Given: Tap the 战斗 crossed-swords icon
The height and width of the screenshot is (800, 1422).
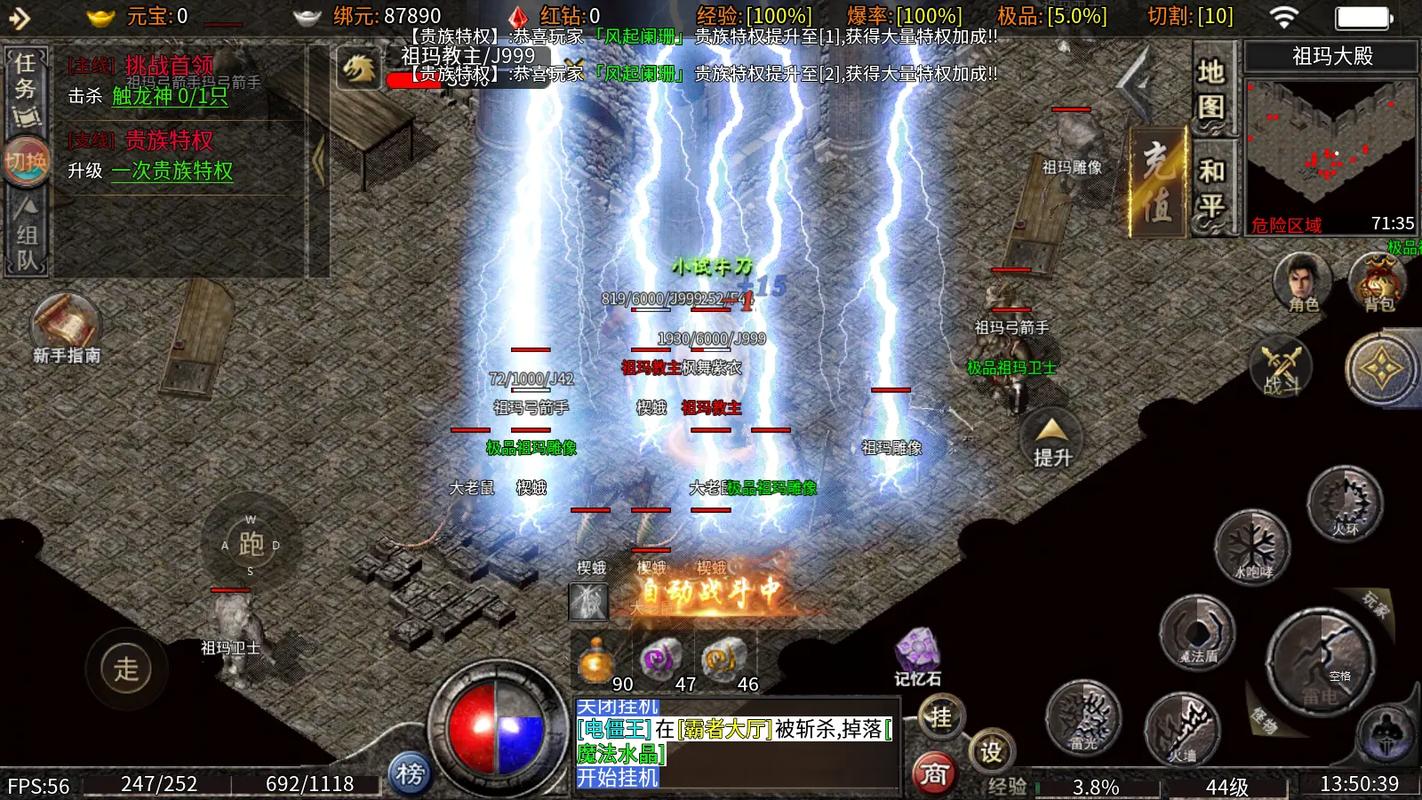Looking at the screenshot, I should point(1281,366).
